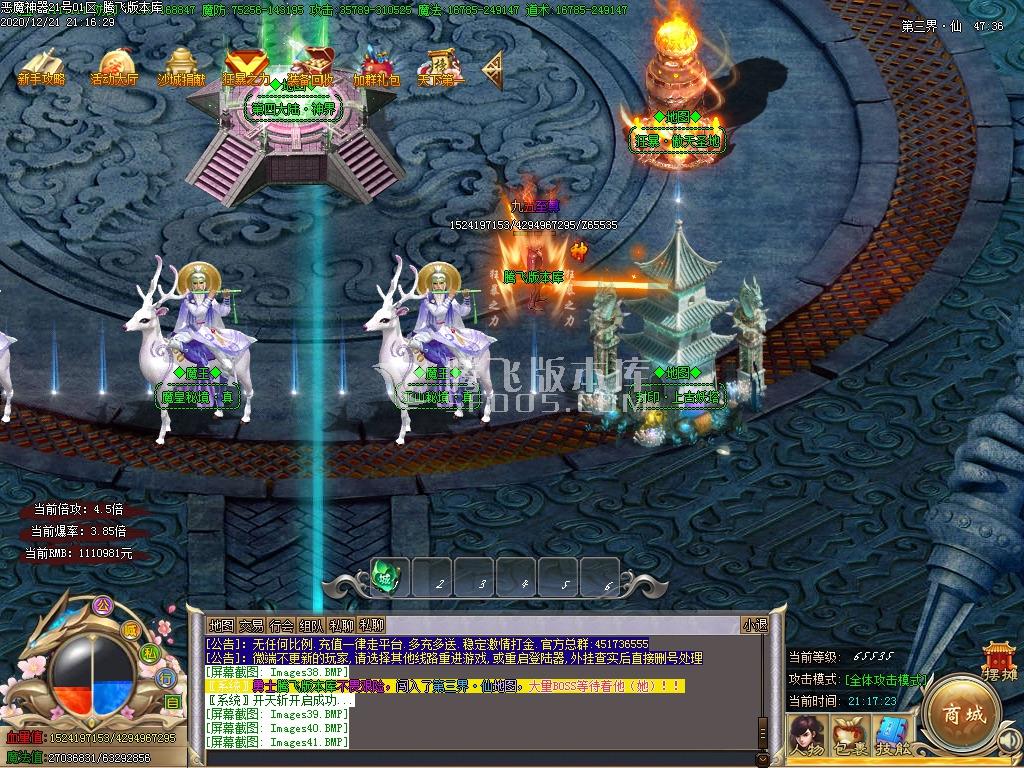Toggle the sound speaker icon
Viewport: 1024px width, 768px height.
pos(1011,740)
